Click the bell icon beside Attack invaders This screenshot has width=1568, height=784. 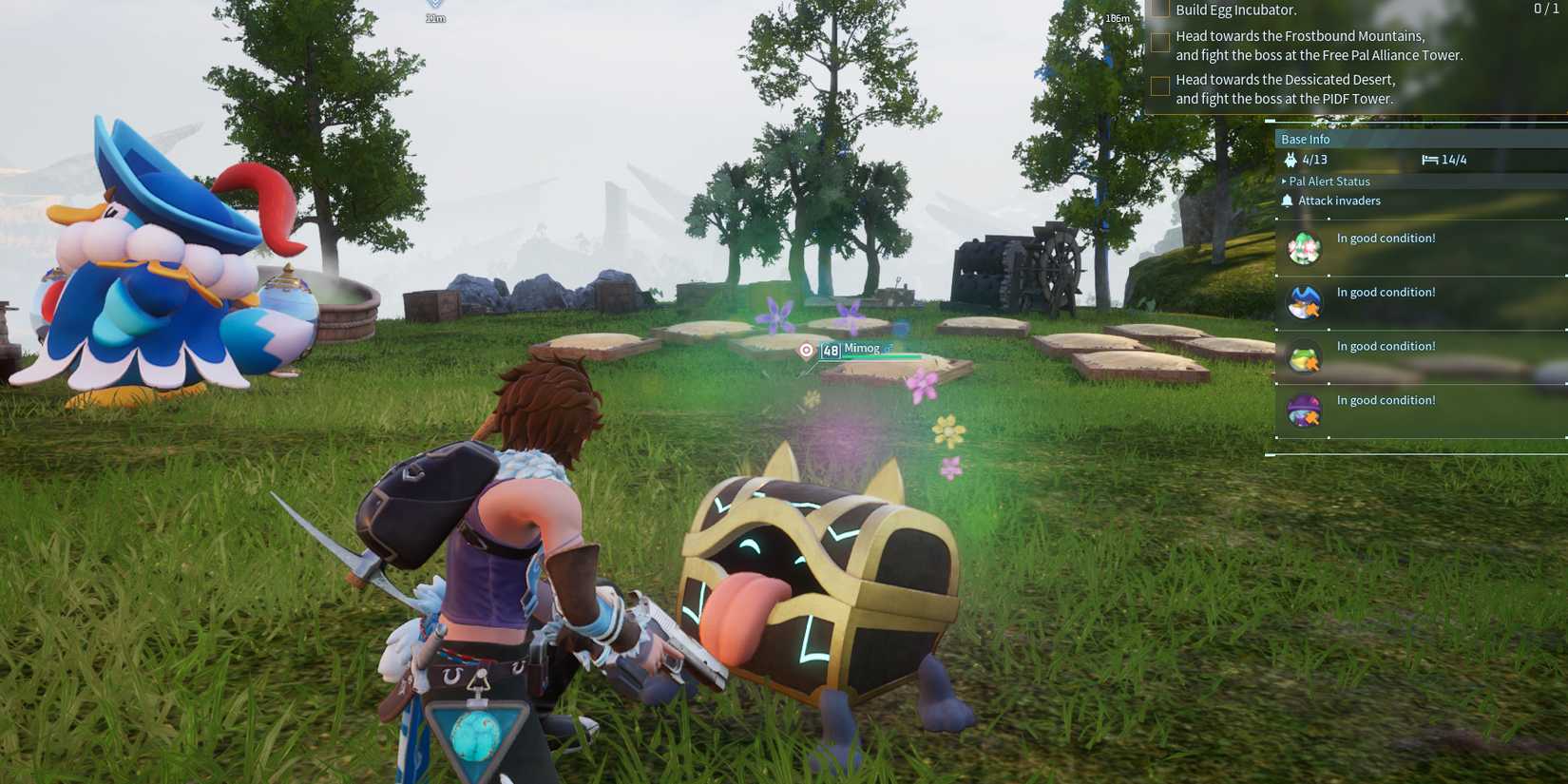(x=1288, y=201)
